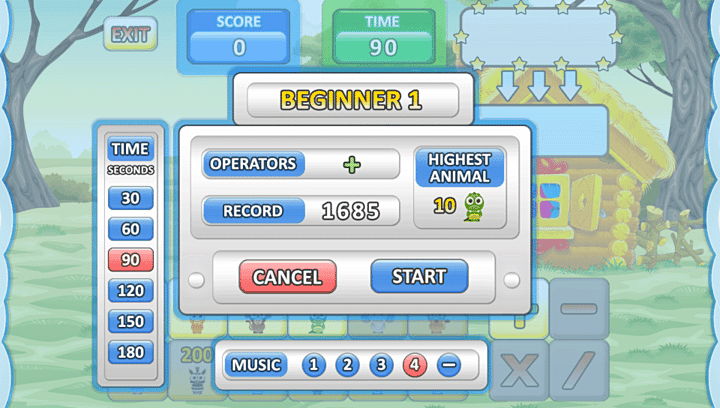Select 180 seconds time limit
720x408 pixels.
tap(131, 352)
